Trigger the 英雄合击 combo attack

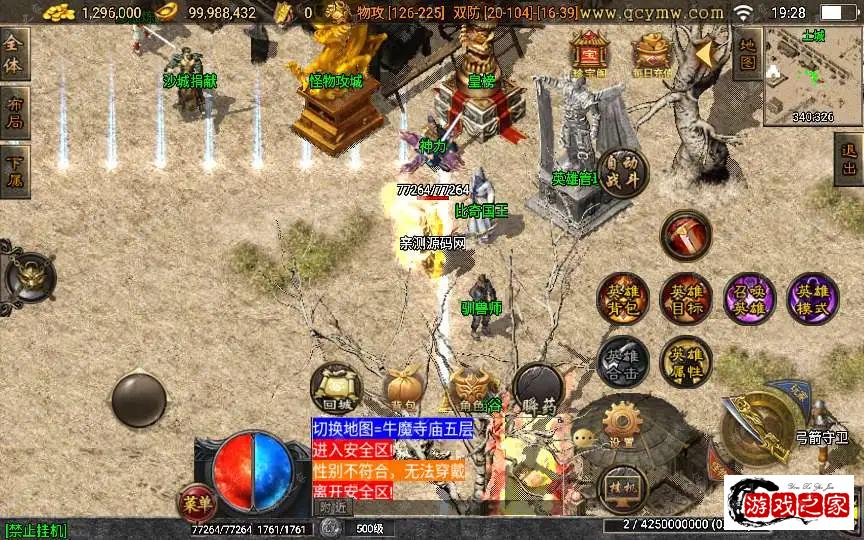622,362
